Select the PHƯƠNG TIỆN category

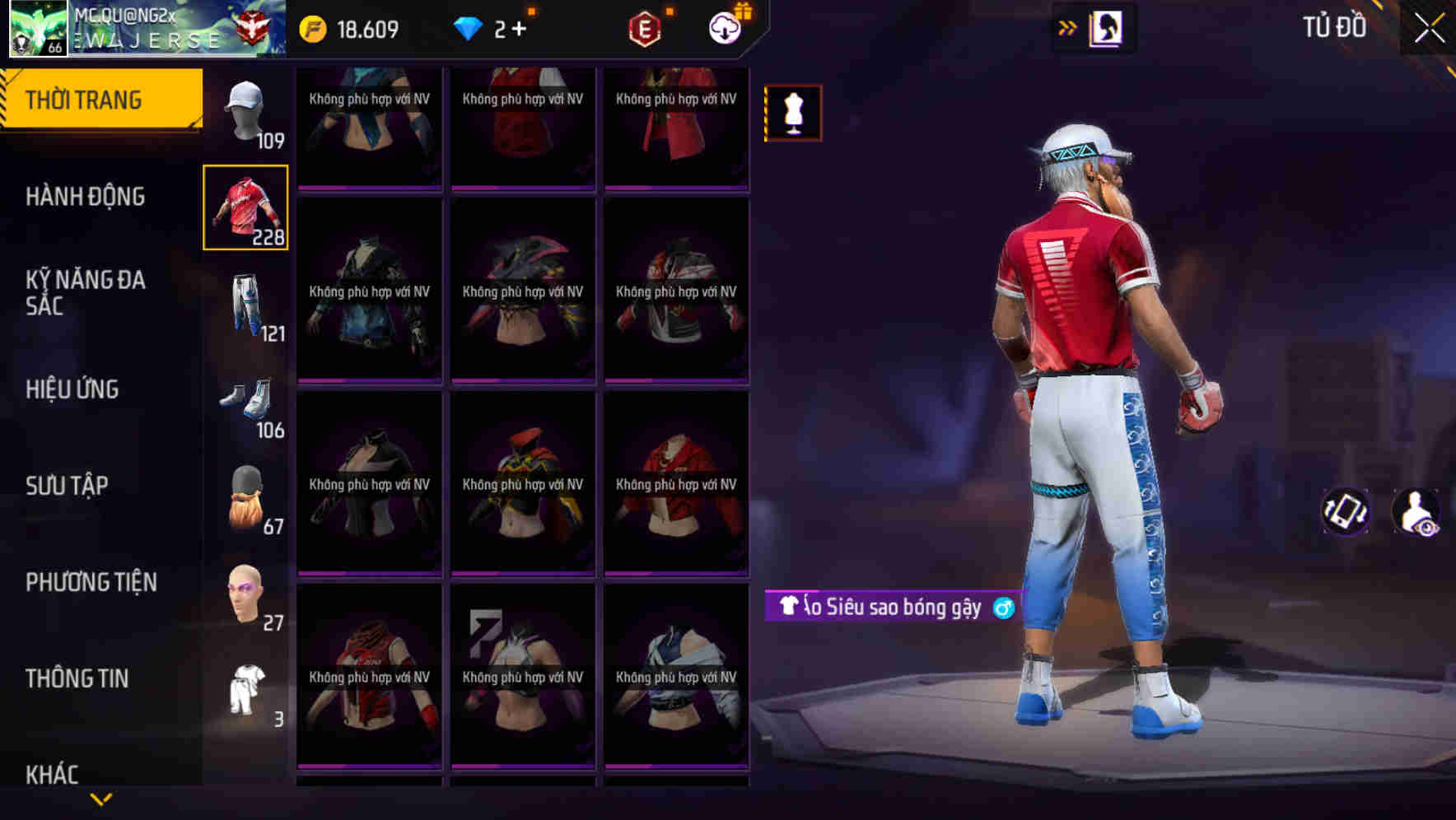(91, 582)
